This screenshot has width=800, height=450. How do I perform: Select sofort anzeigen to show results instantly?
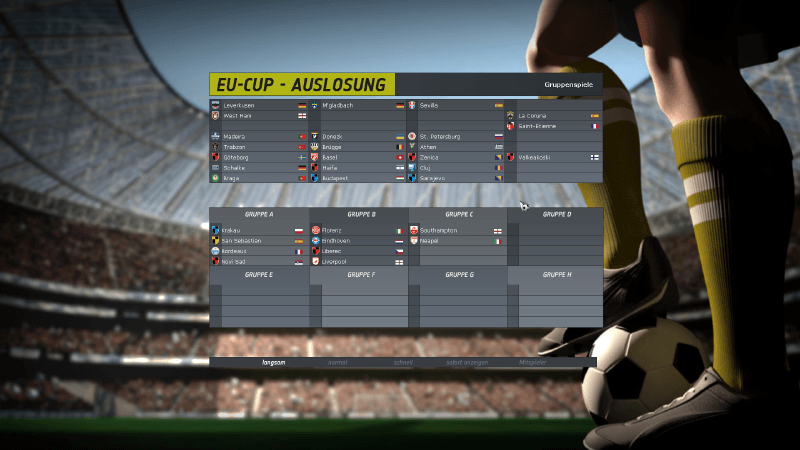pos(466,362)
